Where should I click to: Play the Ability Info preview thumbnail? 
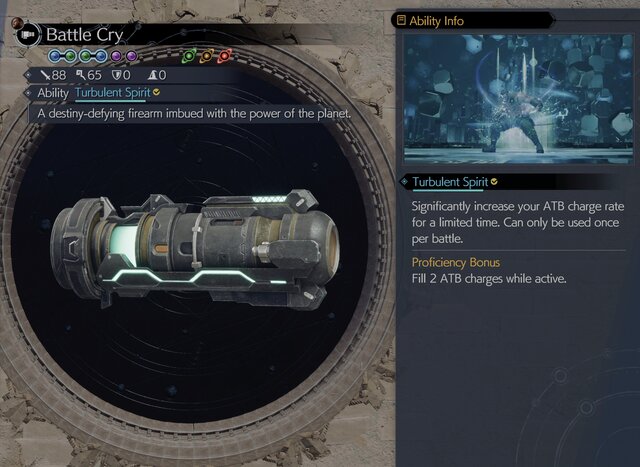tap(516, 98)
